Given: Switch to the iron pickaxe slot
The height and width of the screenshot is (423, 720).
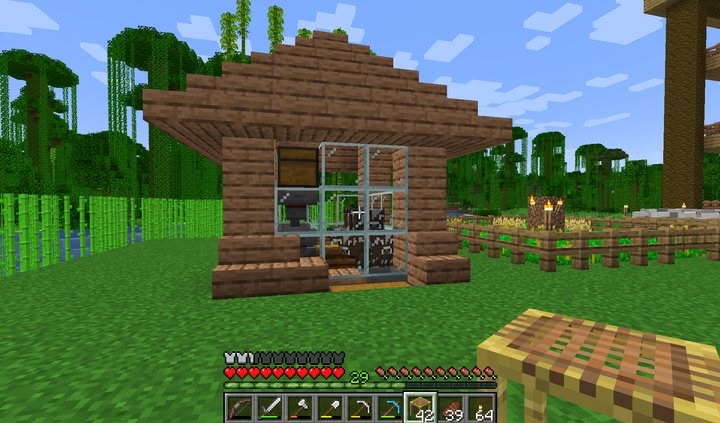Looking at the screenshot, I should pyautogui.click(x=359, y=407).
